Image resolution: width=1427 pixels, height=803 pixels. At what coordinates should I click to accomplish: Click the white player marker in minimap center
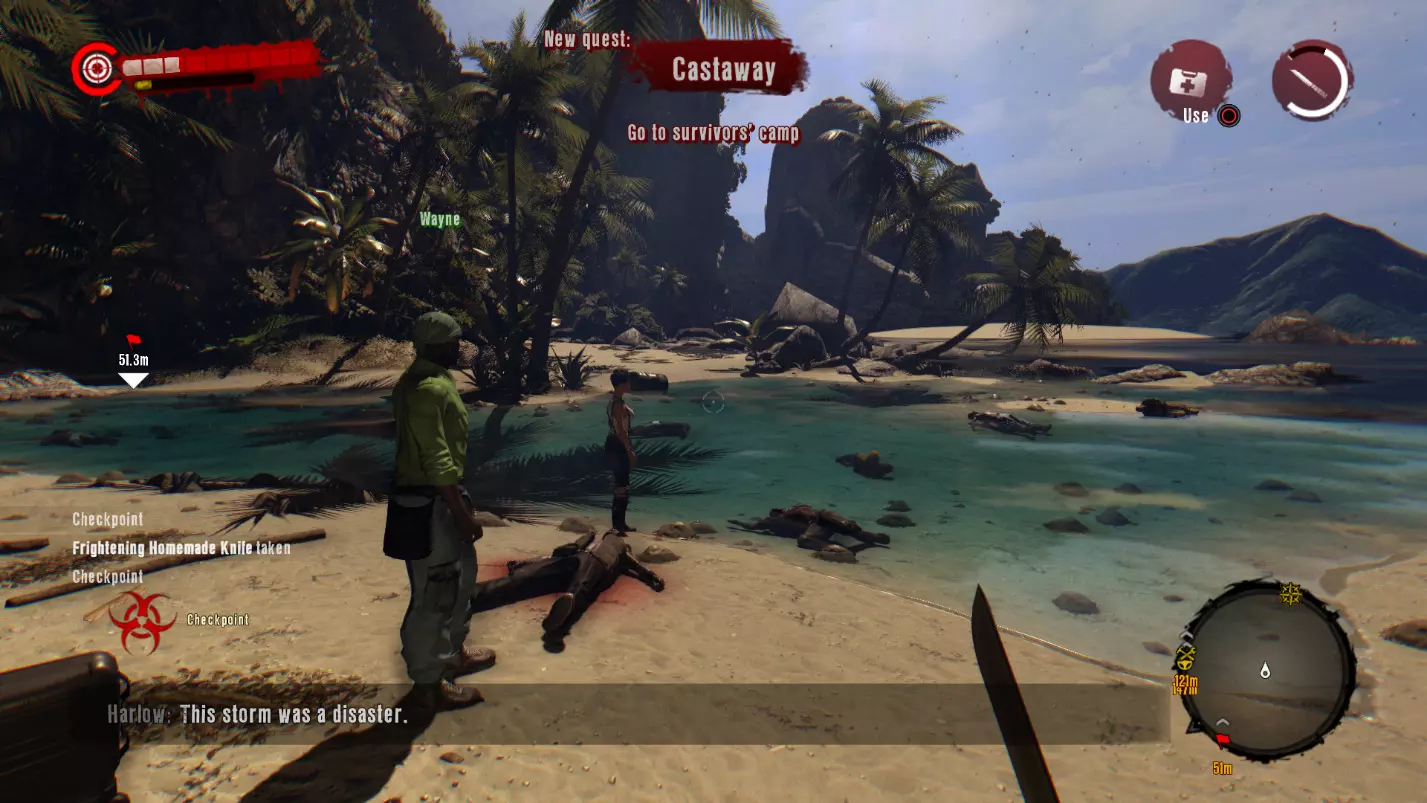(x=1265, y=671)
